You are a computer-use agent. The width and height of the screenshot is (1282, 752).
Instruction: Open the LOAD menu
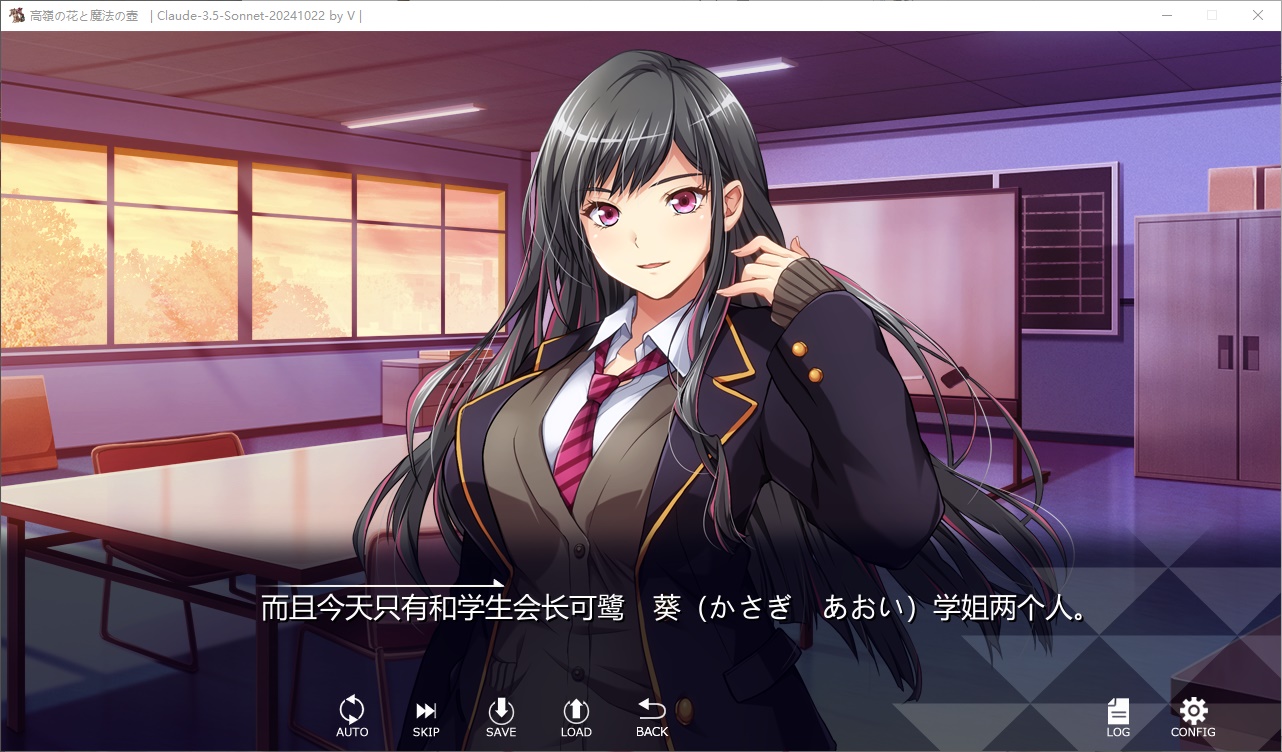pyautogui.click(x=576, y=716)
